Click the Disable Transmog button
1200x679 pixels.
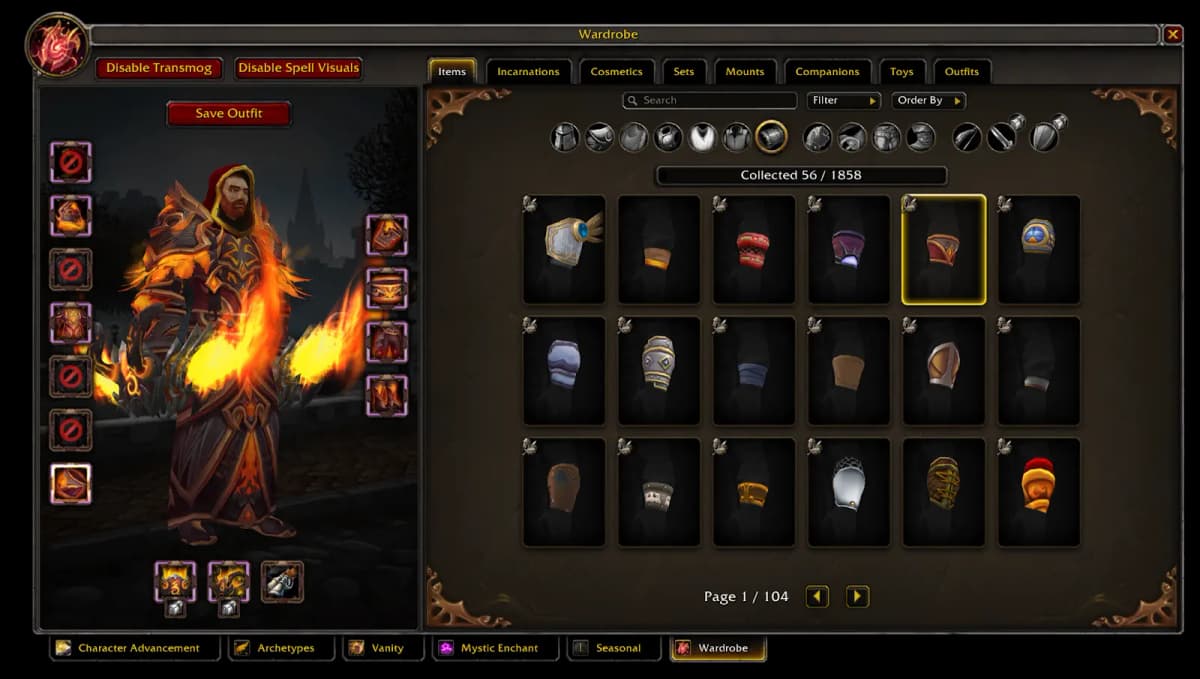tap(158, 68)
